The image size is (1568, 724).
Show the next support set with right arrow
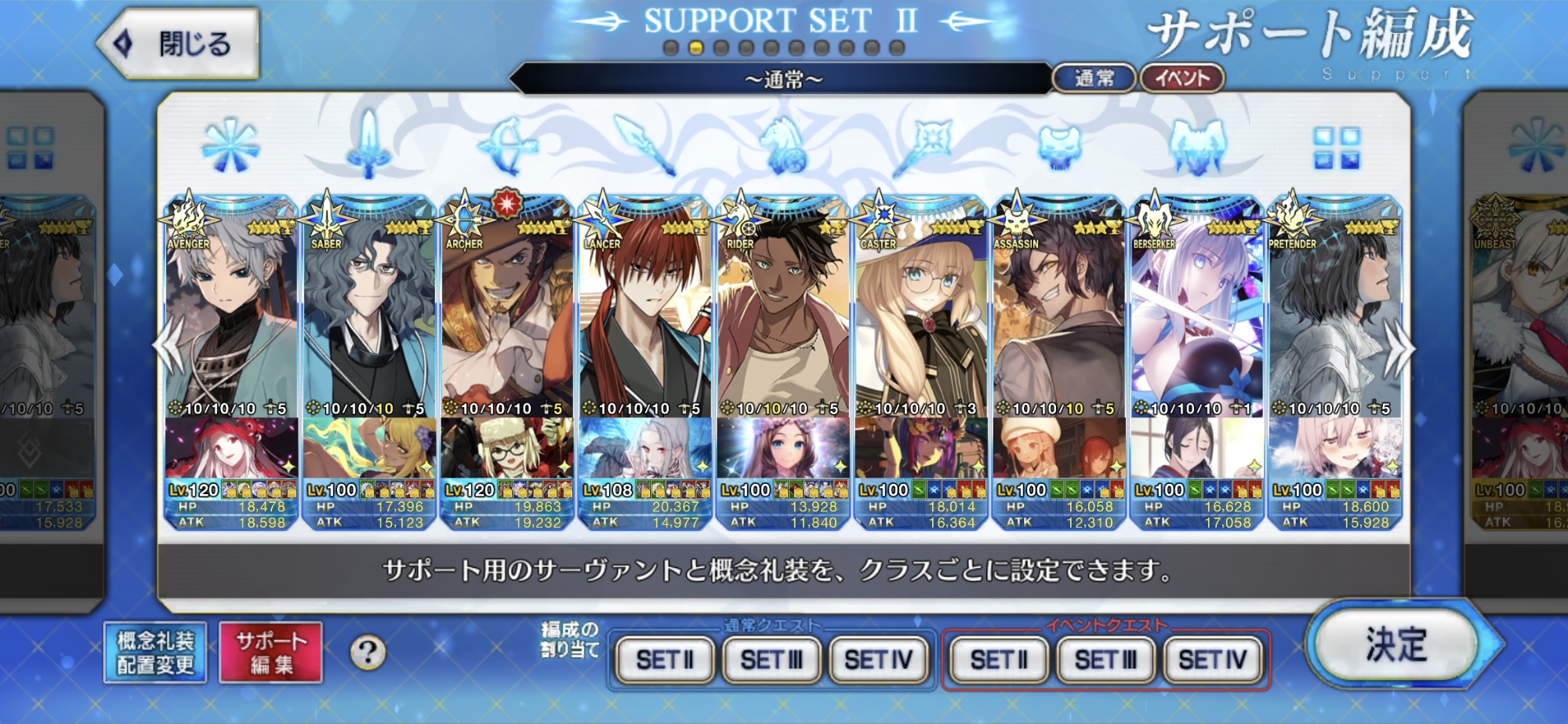[x=1398, y=350]
